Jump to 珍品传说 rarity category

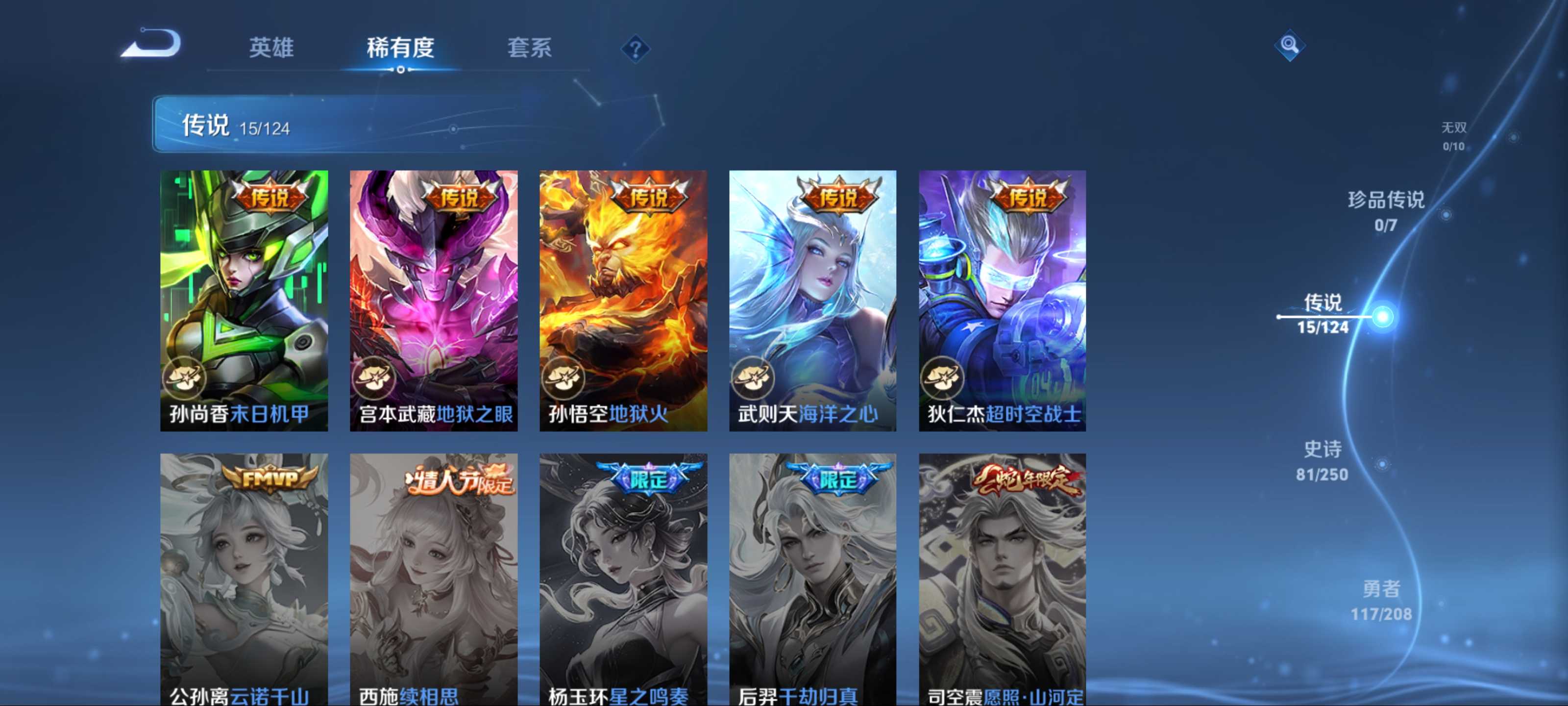pyautogui.click(x=1385, y=211)
